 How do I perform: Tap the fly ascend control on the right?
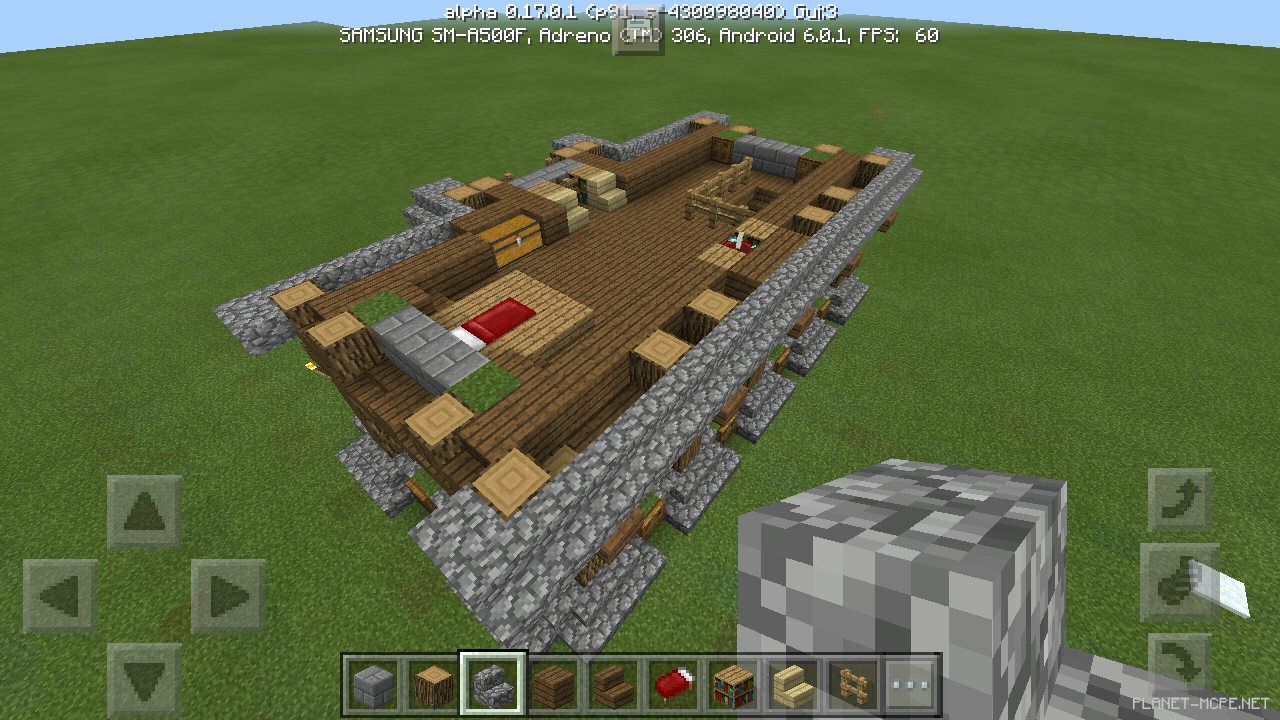[1180, 500]
